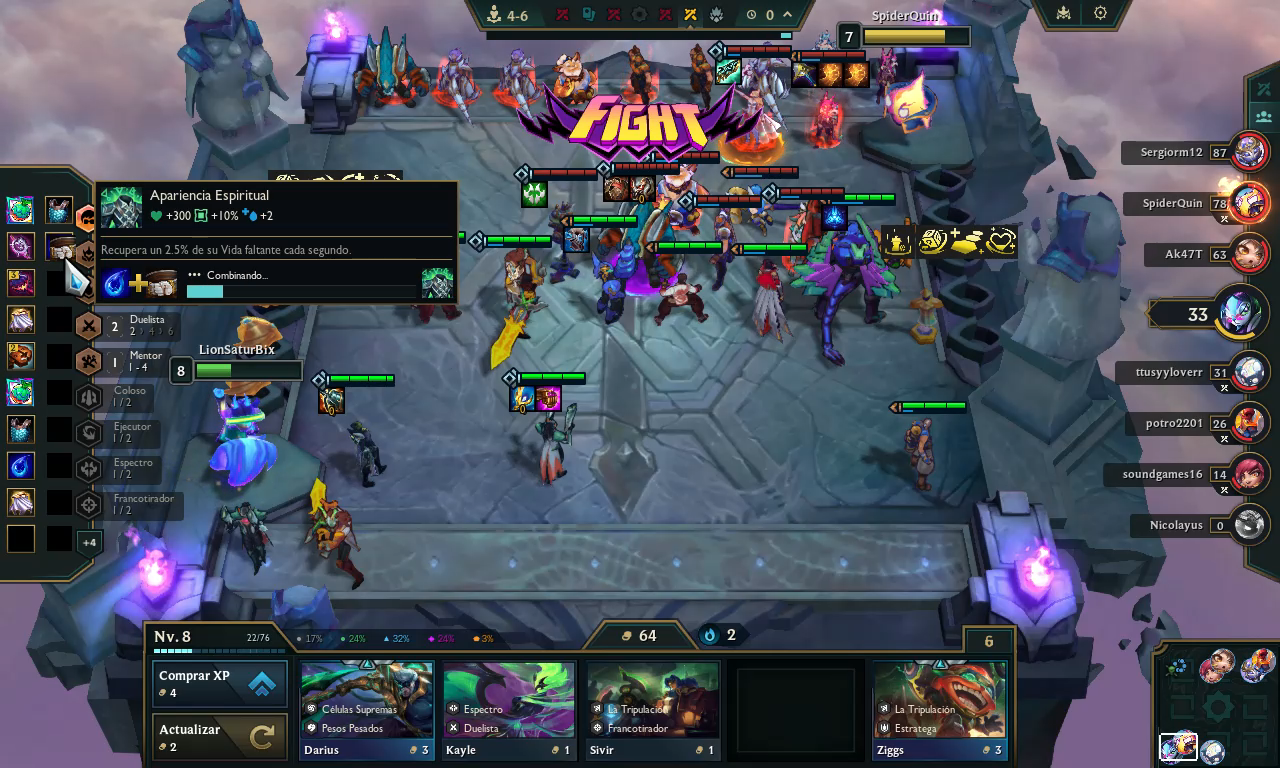
Task: Click the scouting icon left of the settings gear
Action: pyautogui.click(x=1063, y=13)
